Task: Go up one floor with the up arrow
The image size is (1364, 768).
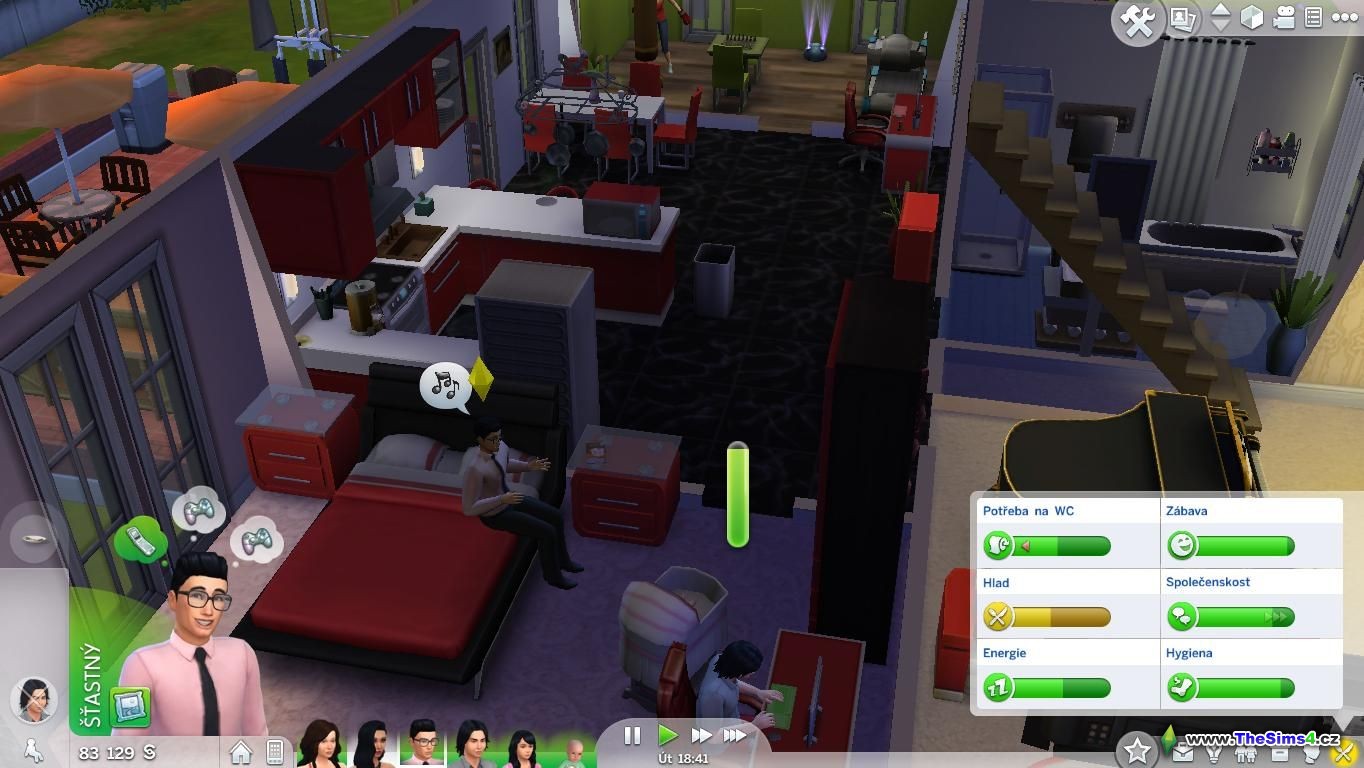Action: point(1221,11)
